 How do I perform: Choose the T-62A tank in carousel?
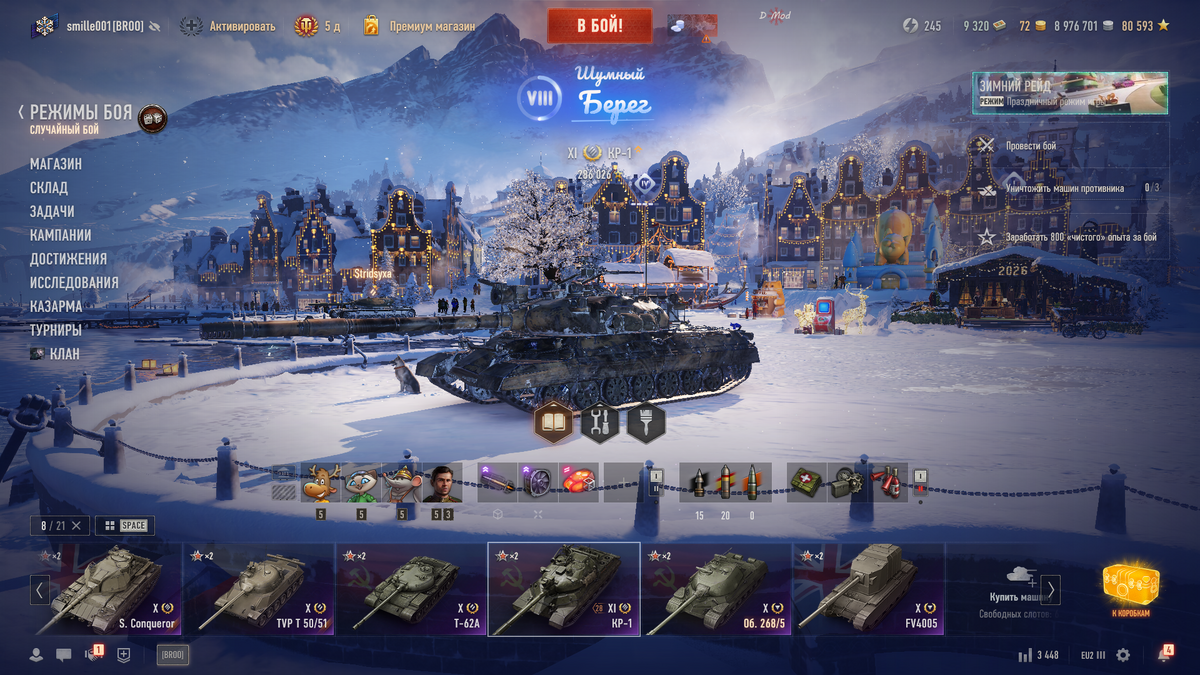[x=410, y=589]
